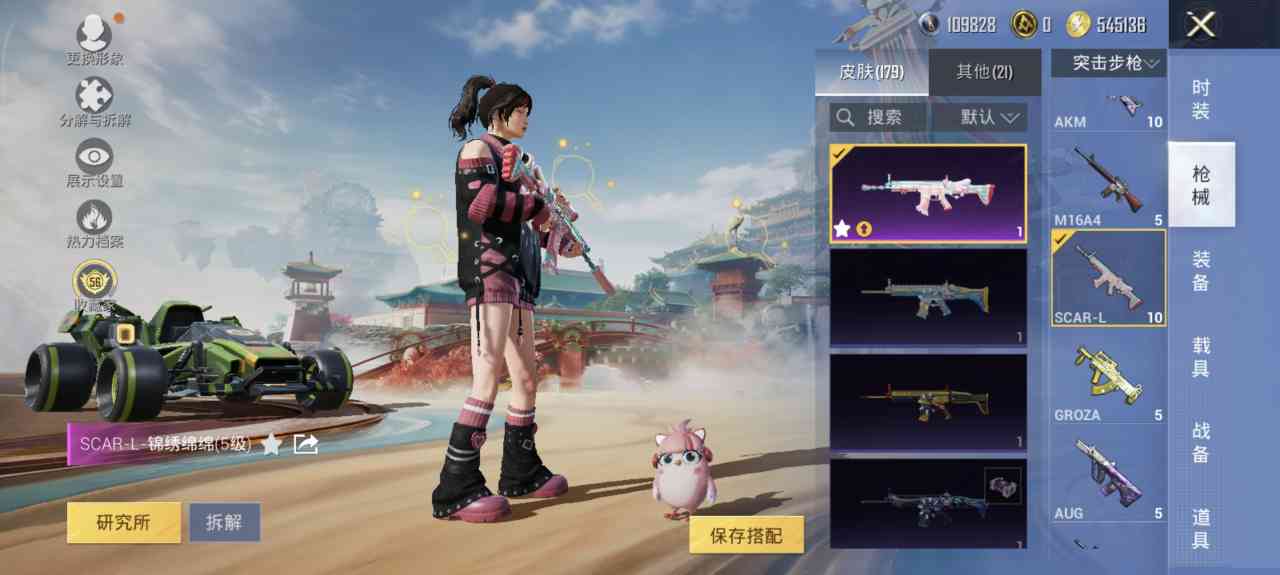Open 展示设置 display settings eye icon

(x=95, y=158)
